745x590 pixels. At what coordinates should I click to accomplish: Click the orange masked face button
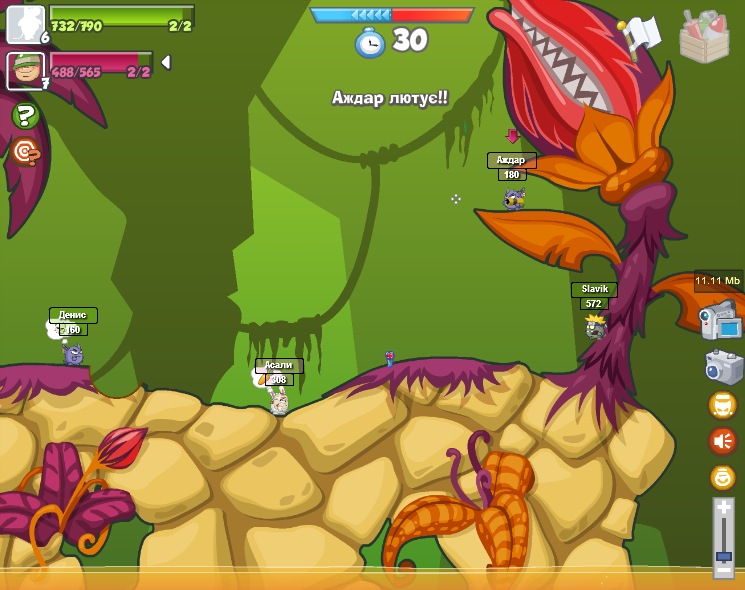pyautogui.click(x=722, y=405)
